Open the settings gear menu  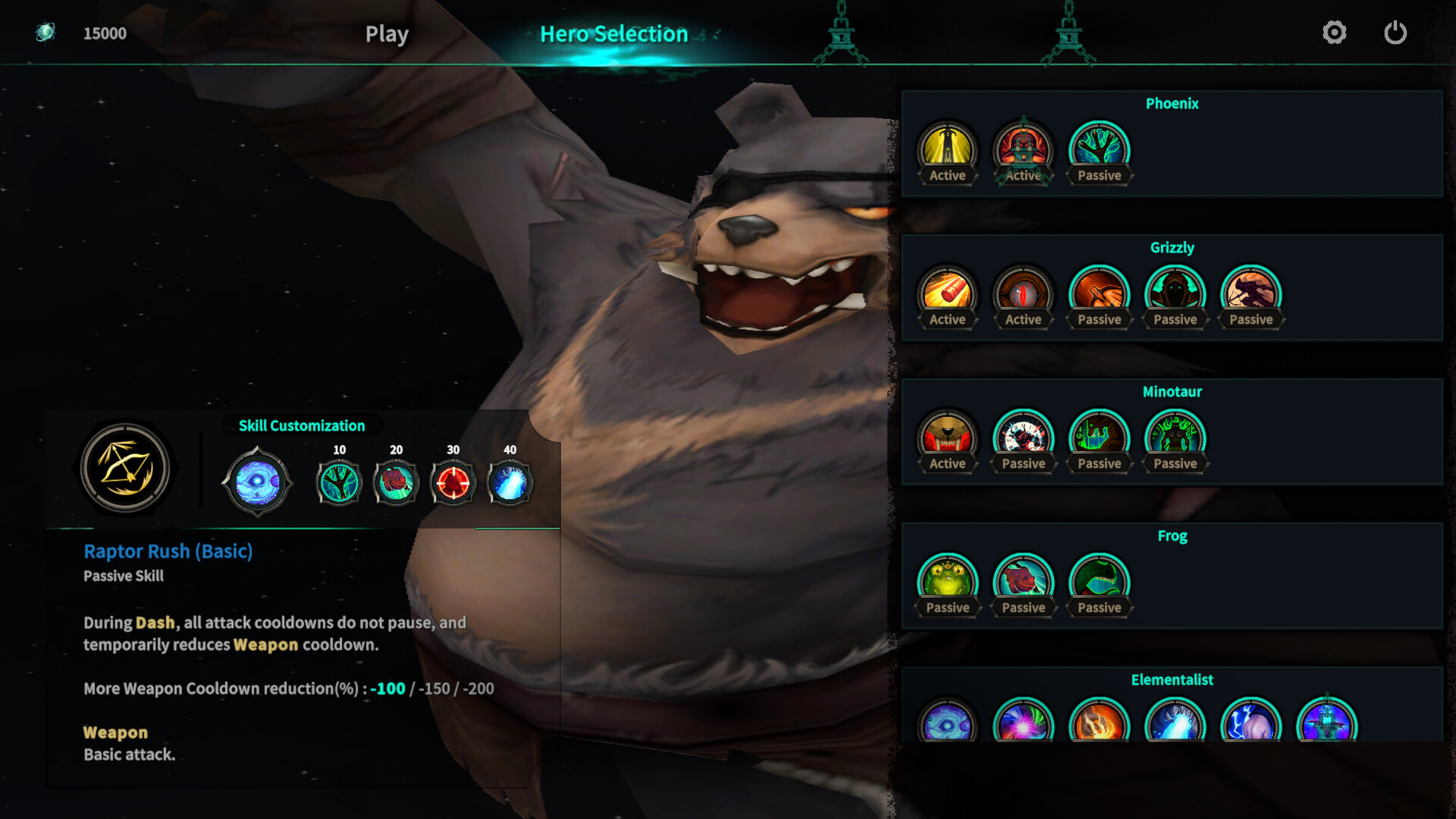pos(1335,33)
